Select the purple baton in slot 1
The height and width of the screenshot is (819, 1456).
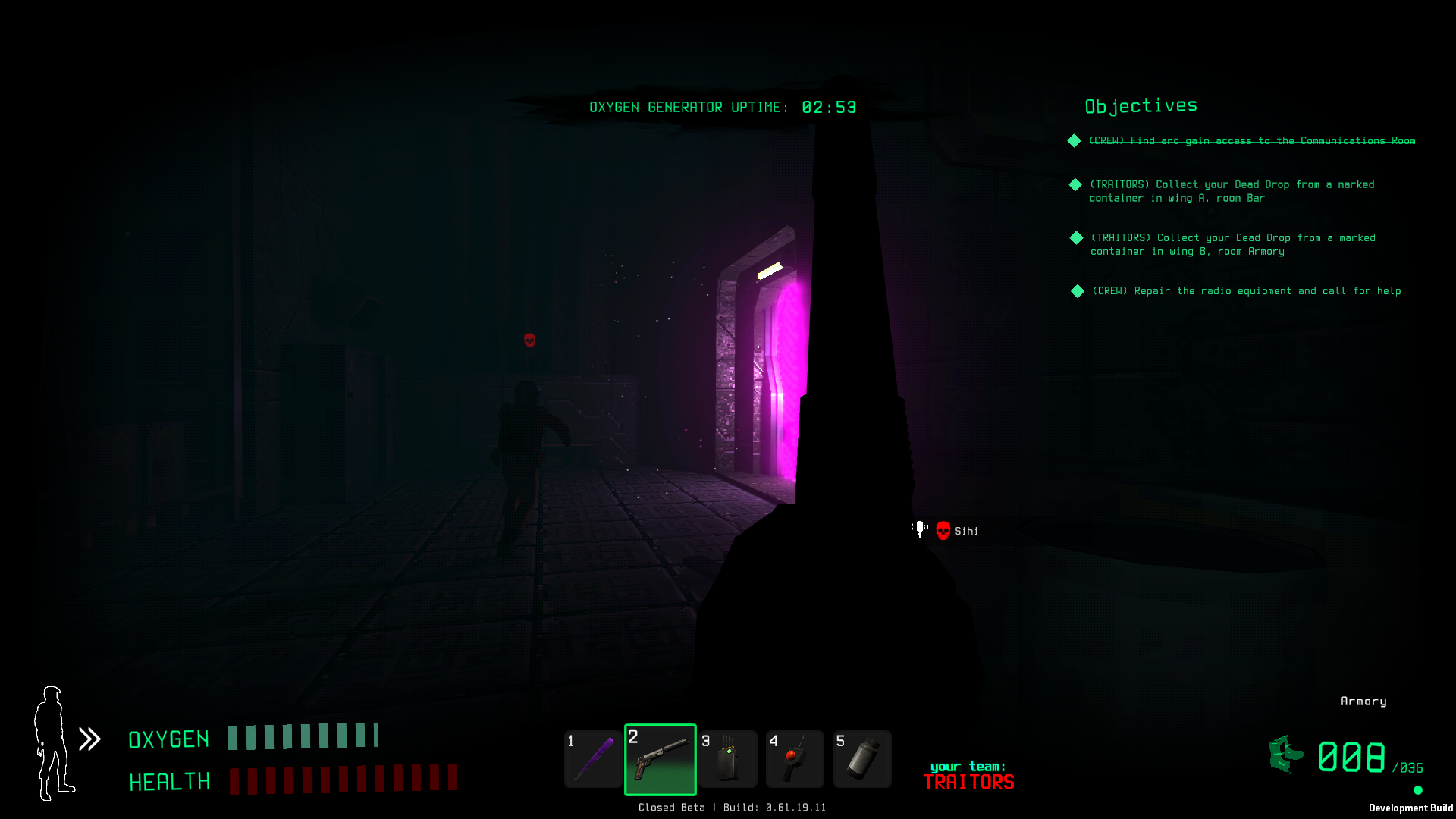(593, 759)
